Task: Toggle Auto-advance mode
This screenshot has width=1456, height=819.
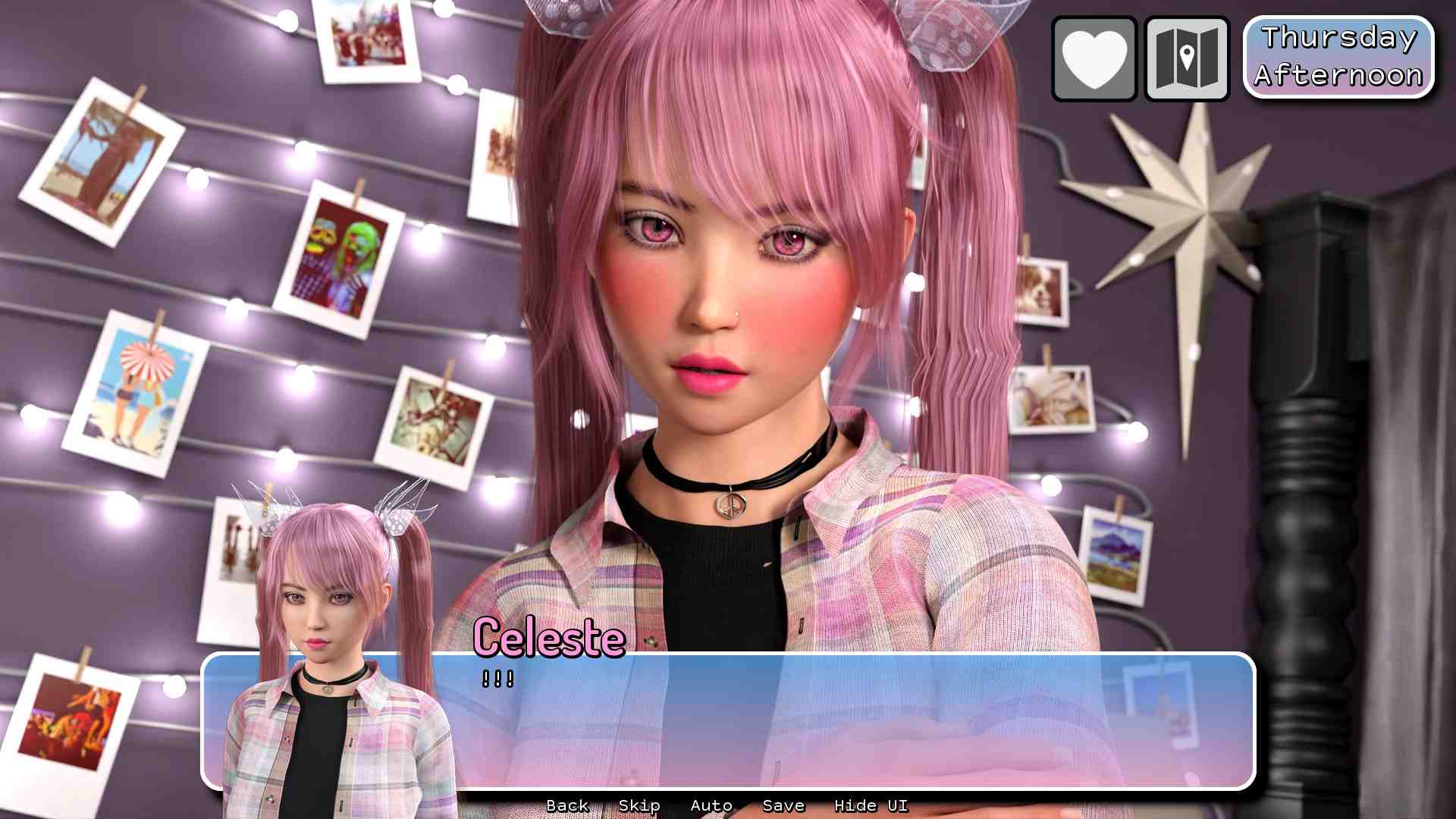Action: click(x=711, y=805)
